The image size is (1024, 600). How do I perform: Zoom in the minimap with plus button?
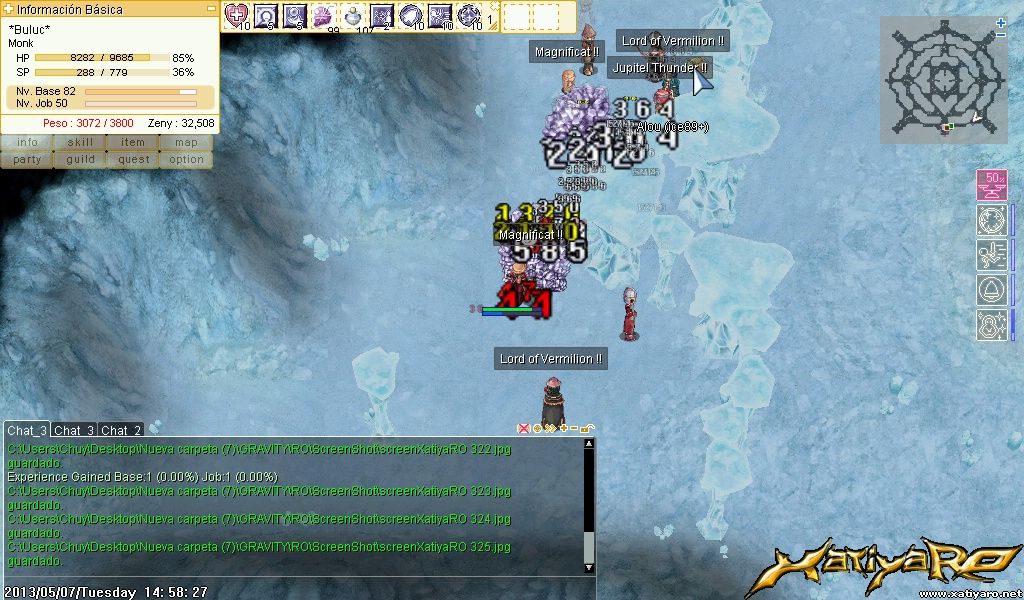(x=1001, y=23)
